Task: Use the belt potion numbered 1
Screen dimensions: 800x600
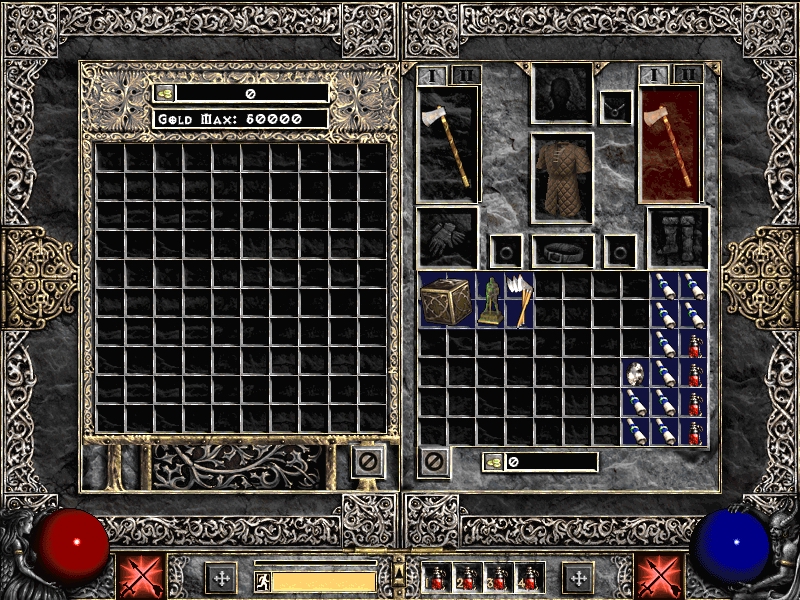Action: (438, 578)
